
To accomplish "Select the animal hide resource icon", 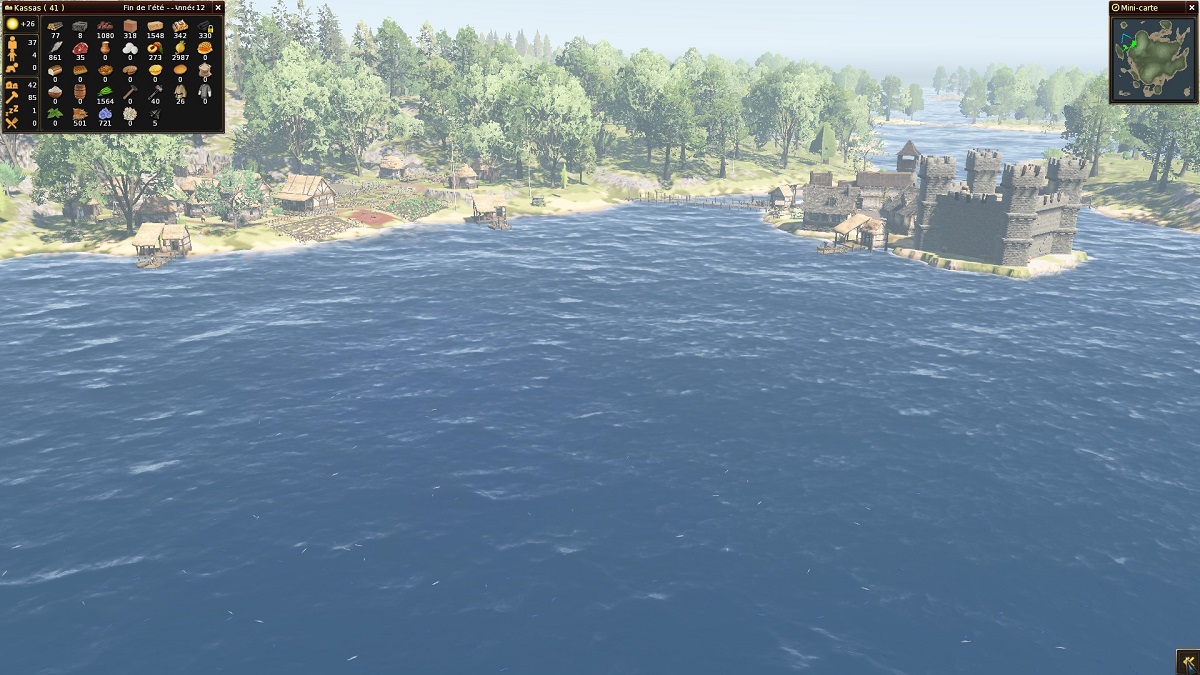I will pyautogui.click(x=80, y=113).
